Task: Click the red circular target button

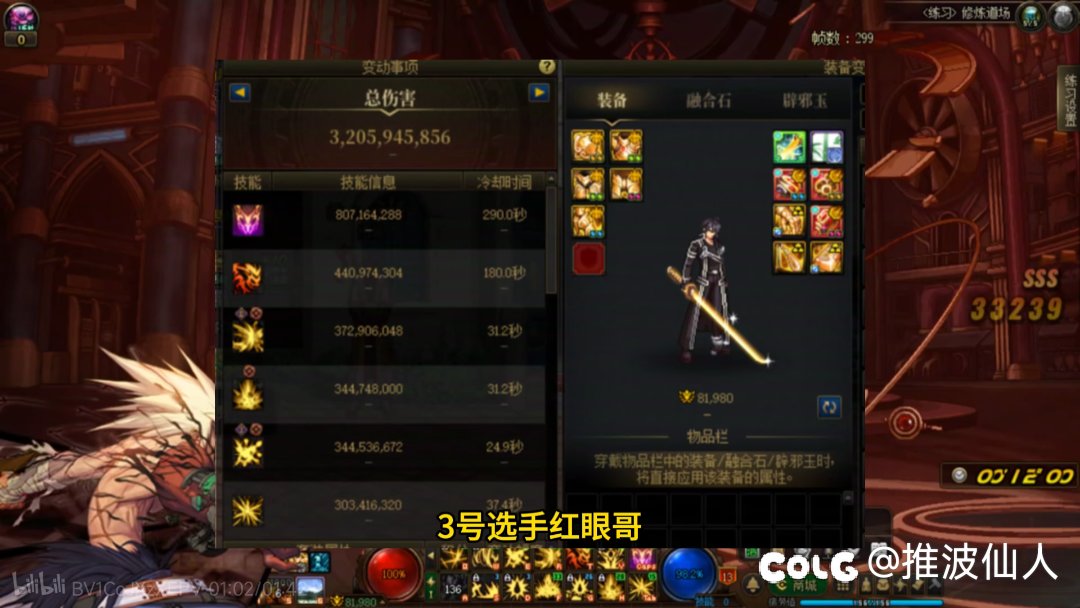Action: point(907,422)
